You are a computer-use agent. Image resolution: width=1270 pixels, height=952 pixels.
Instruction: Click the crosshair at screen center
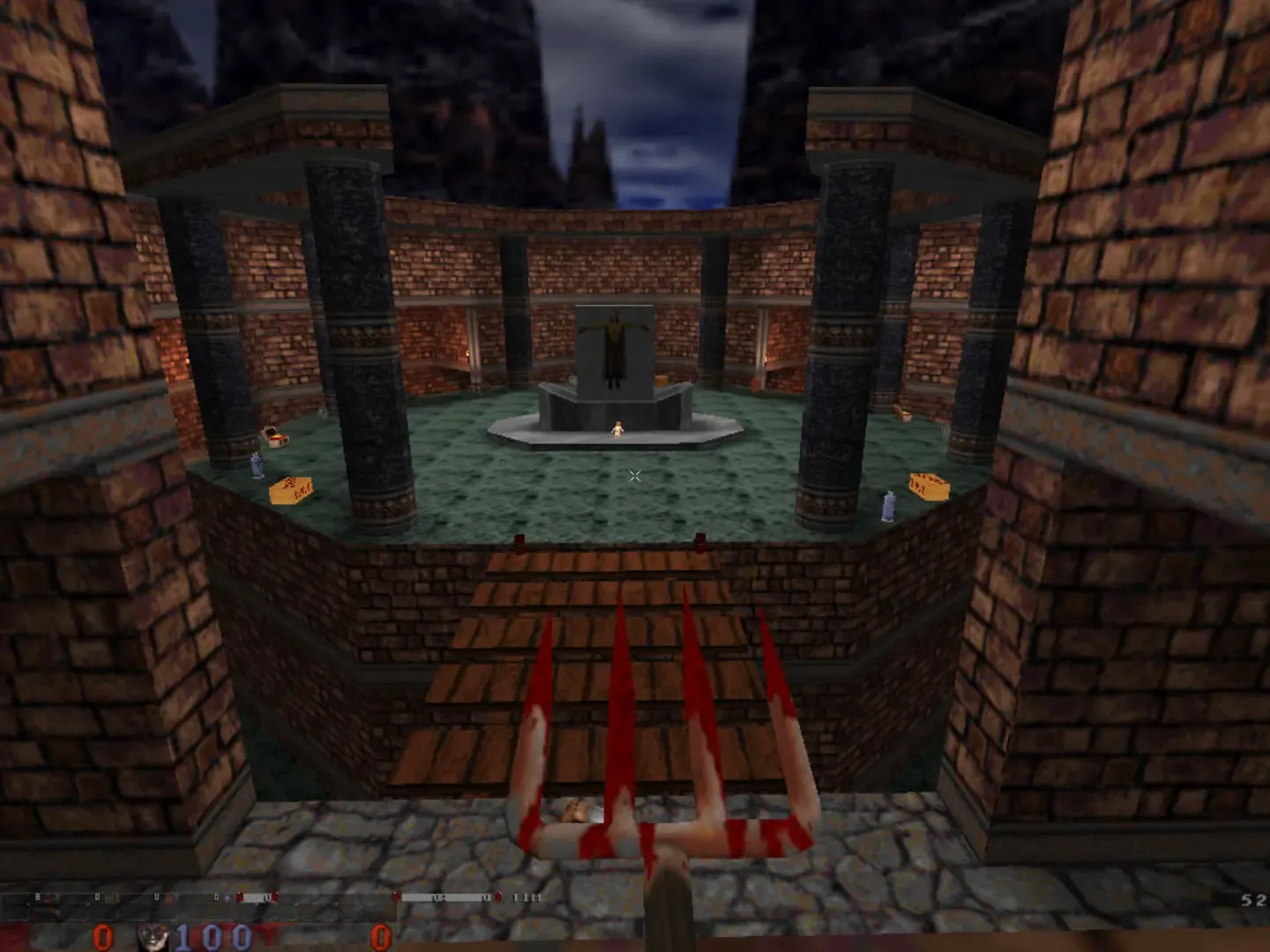(634, 476)
